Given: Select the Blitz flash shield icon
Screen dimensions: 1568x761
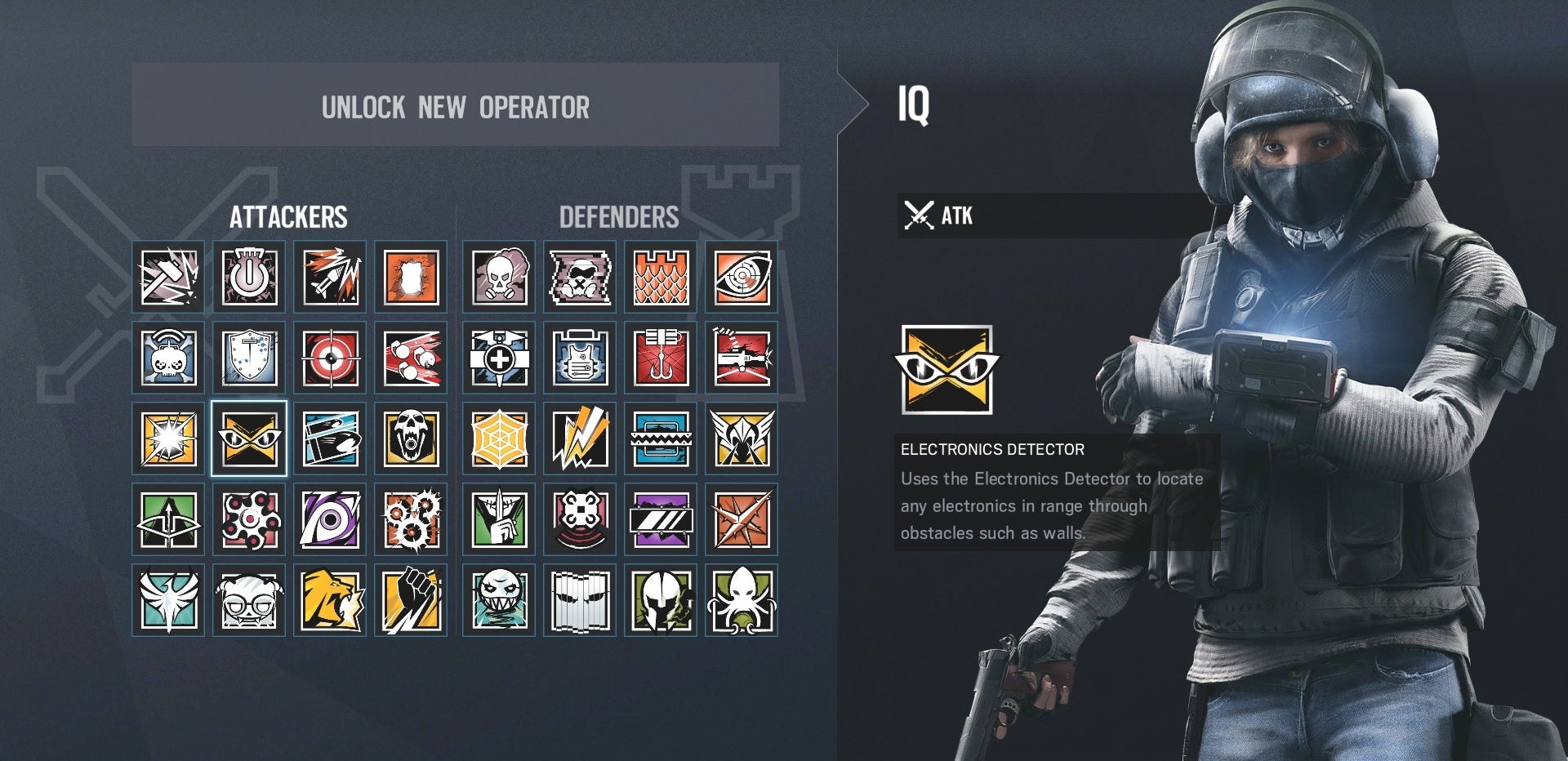Looking at the screenshot, I should [x=167, y=437].
